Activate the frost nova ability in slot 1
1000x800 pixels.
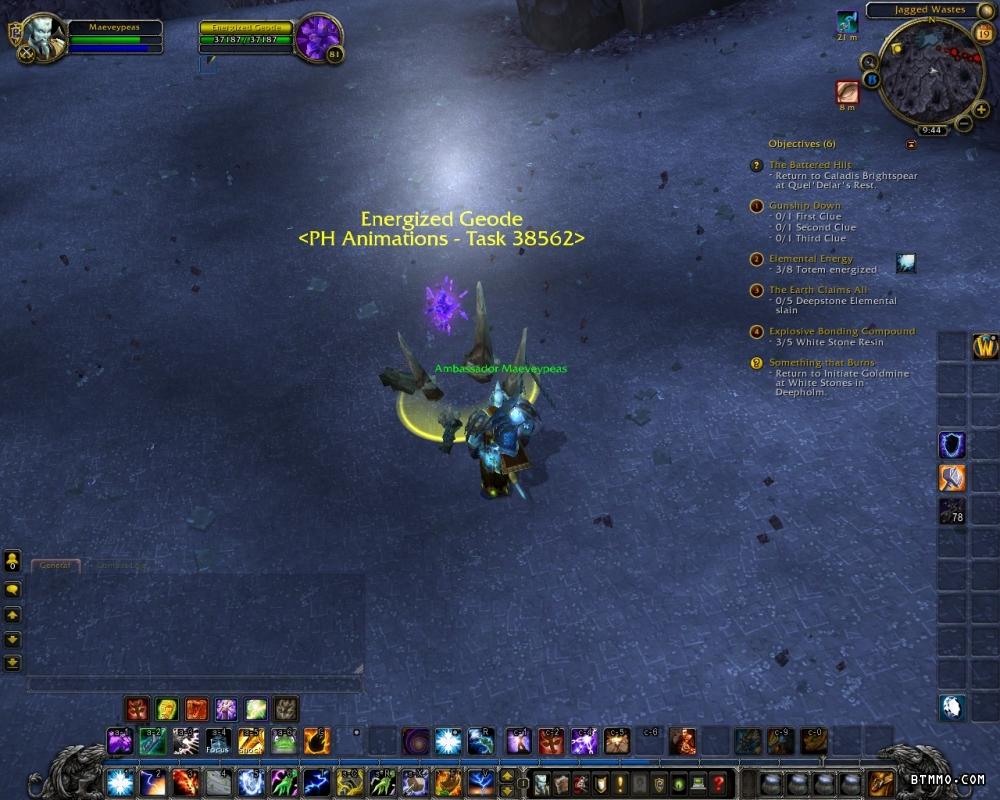pos(120,781)
